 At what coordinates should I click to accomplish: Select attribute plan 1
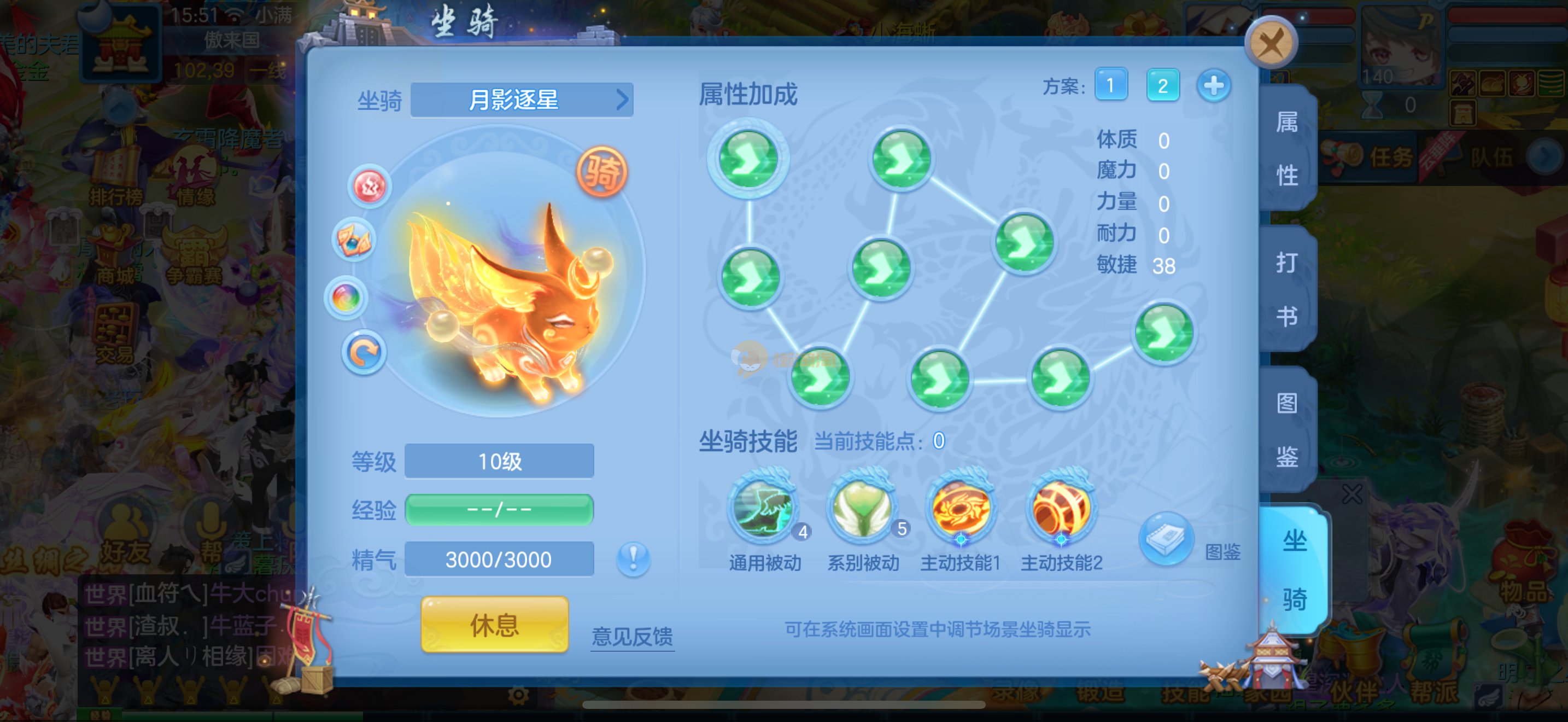point(1110,86)
